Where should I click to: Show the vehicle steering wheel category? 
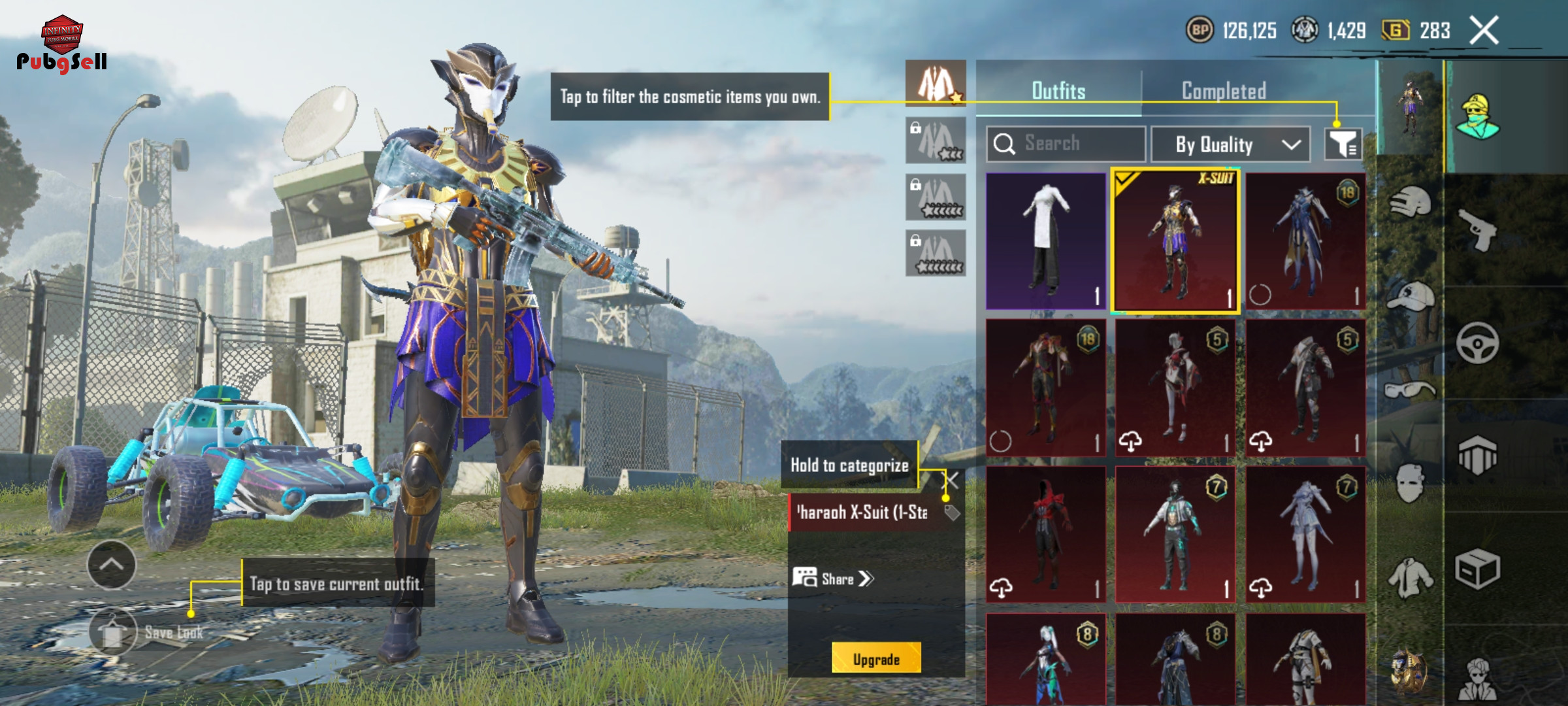click(1478, 343)
